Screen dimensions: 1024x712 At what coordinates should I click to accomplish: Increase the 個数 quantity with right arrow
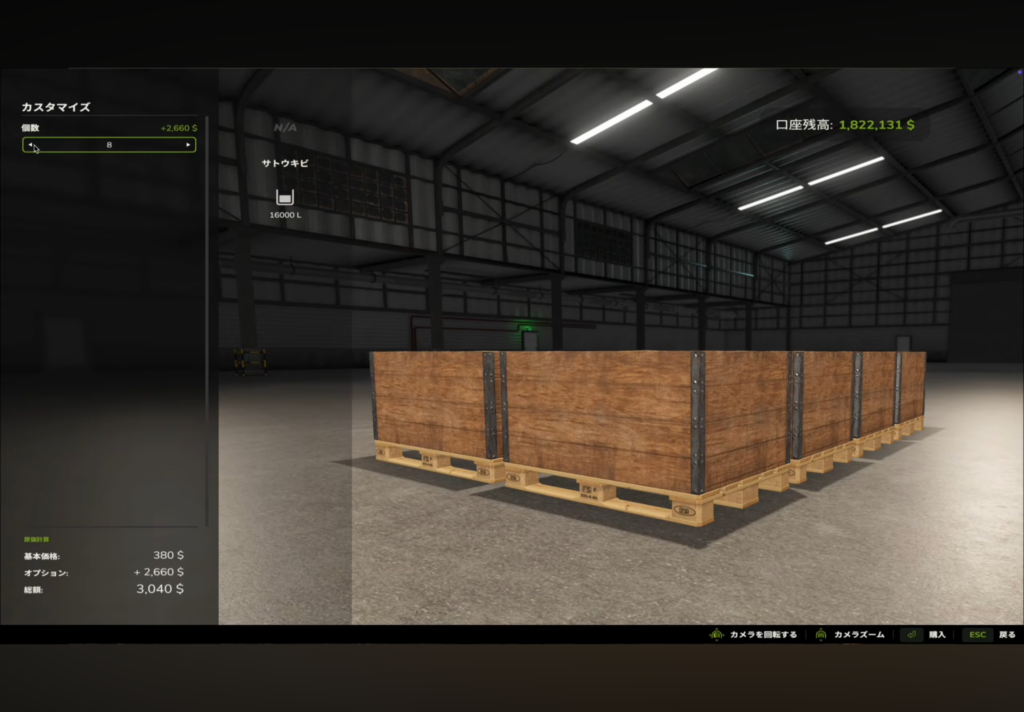coord(187,145)
